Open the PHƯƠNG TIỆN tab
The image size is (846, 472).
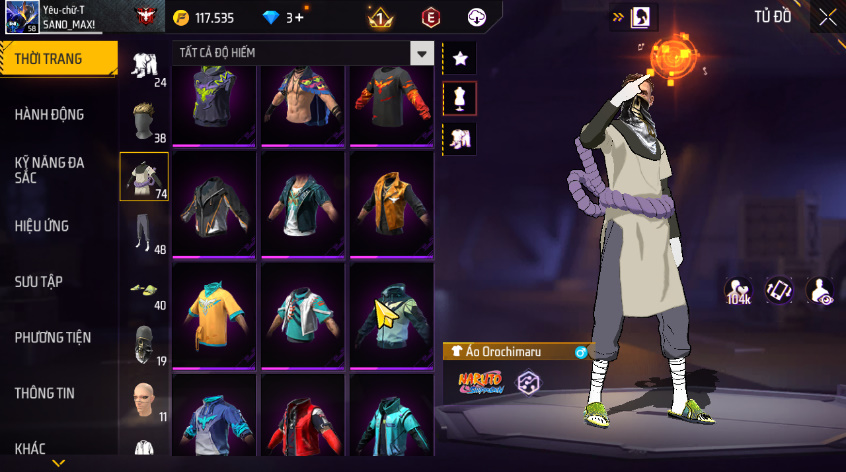tap(51, 338)
